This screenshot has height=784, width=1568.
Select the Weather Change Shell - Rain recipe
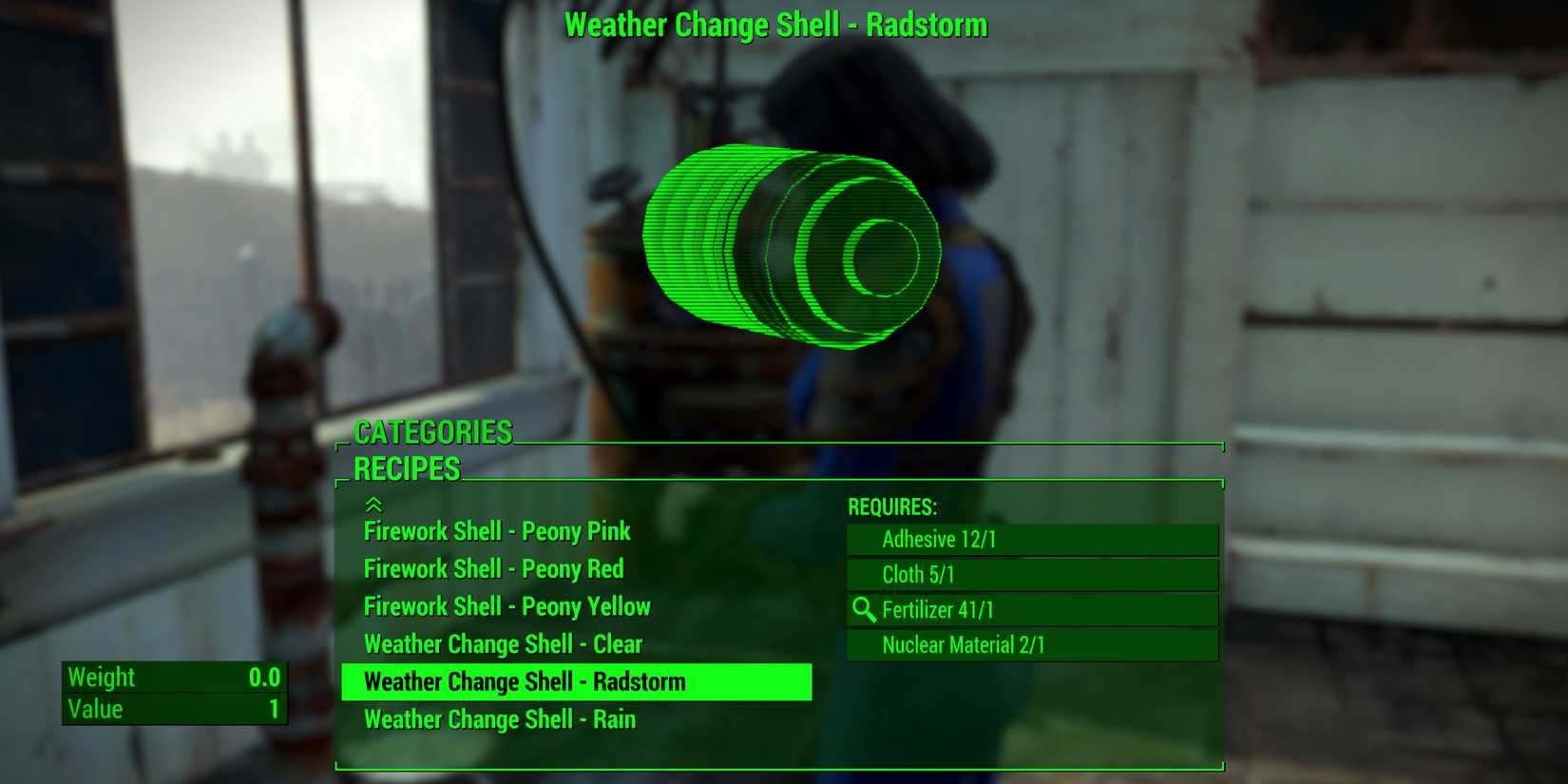pyautogui.click(x=499, y=719)
